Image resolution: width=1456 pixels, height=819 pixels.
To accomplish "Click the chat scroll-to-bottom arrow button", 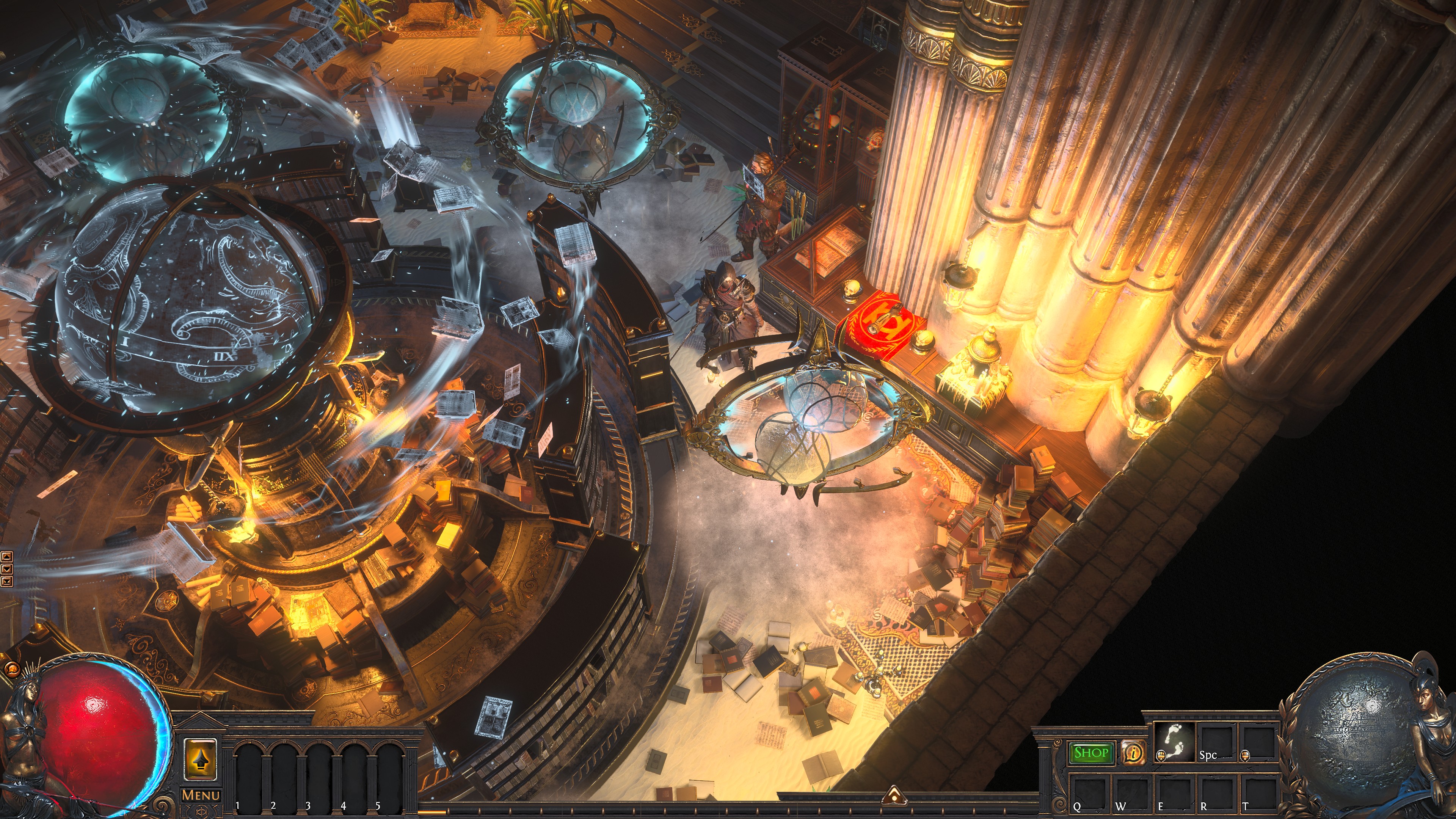I will tap(7, 581).
